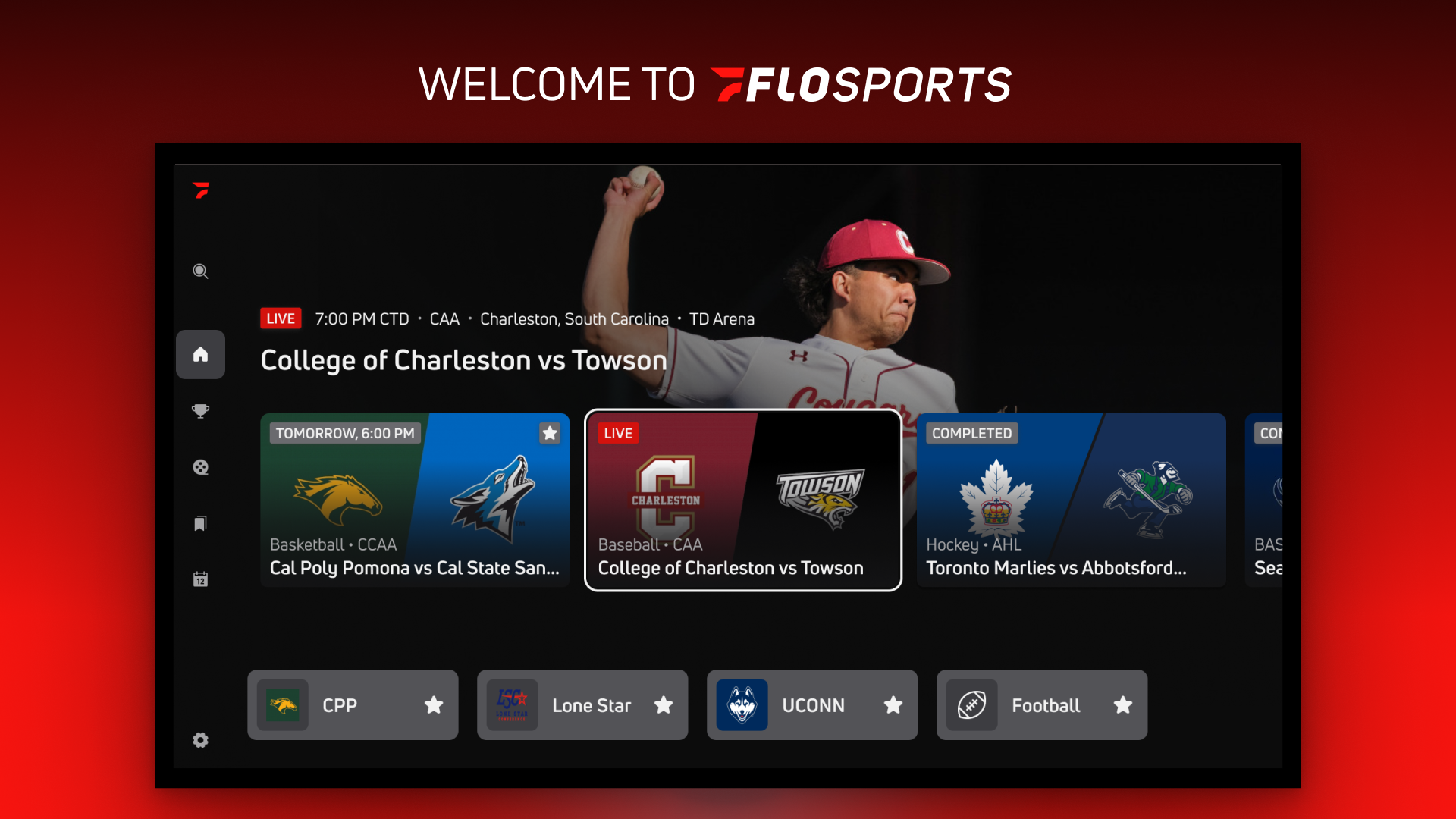The image size is (1456, 819).
Task: Toggle the favorite star next to Football
Action: 1123,705
